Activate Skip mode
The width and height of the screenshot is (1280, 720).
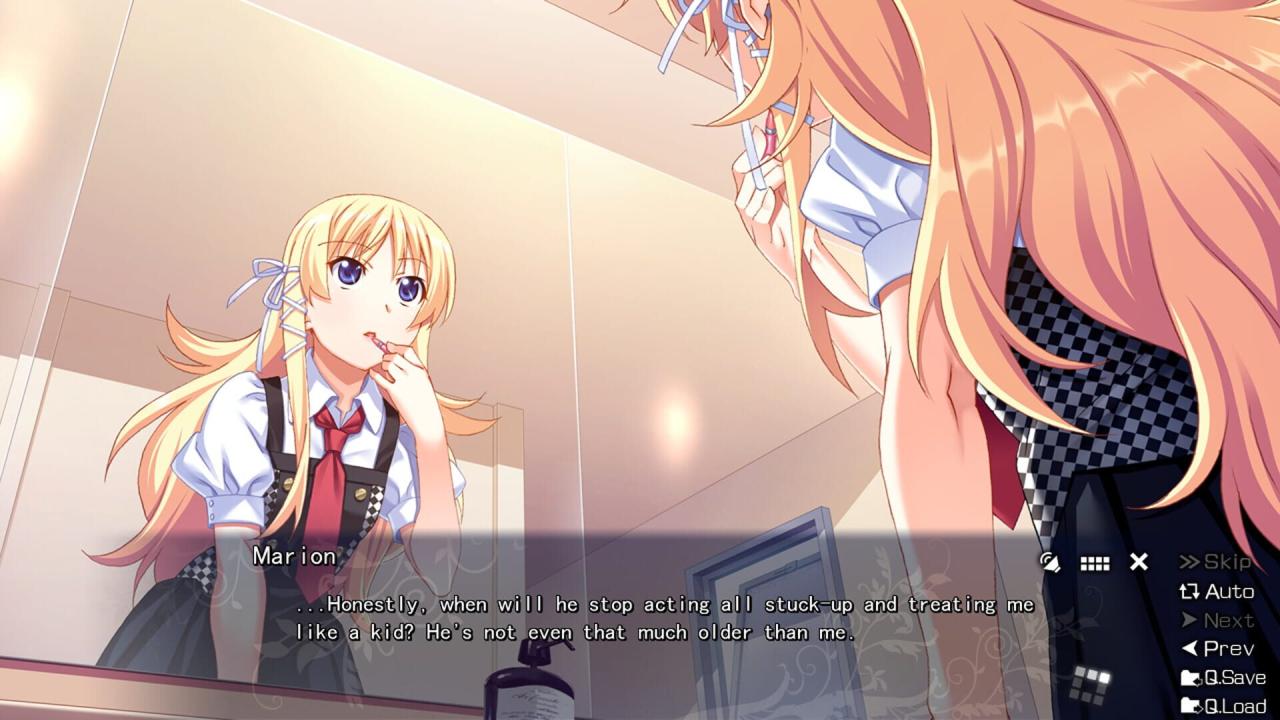pos(1216,562)
